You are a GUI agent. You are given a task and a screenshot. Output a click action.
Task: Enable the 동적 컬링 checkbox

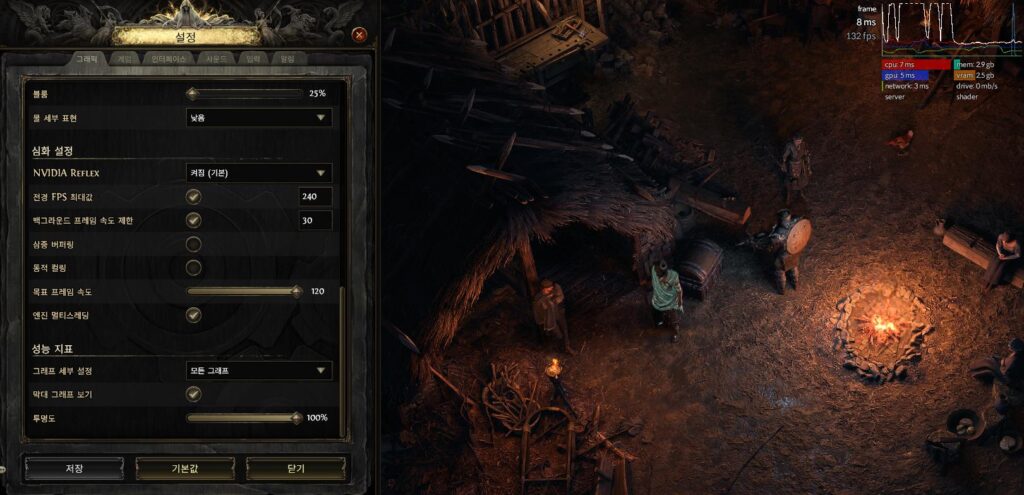pyautogui.click(x=194, y=268)
